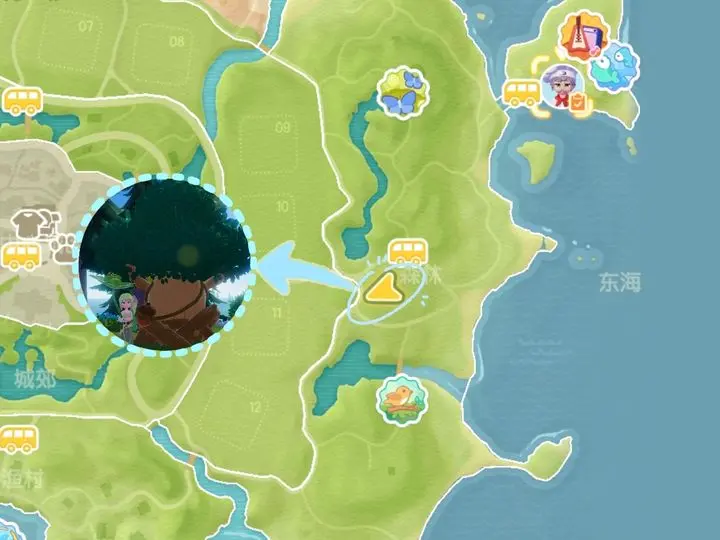
Task: Open the blue fish marker
Action: point(614,65)
